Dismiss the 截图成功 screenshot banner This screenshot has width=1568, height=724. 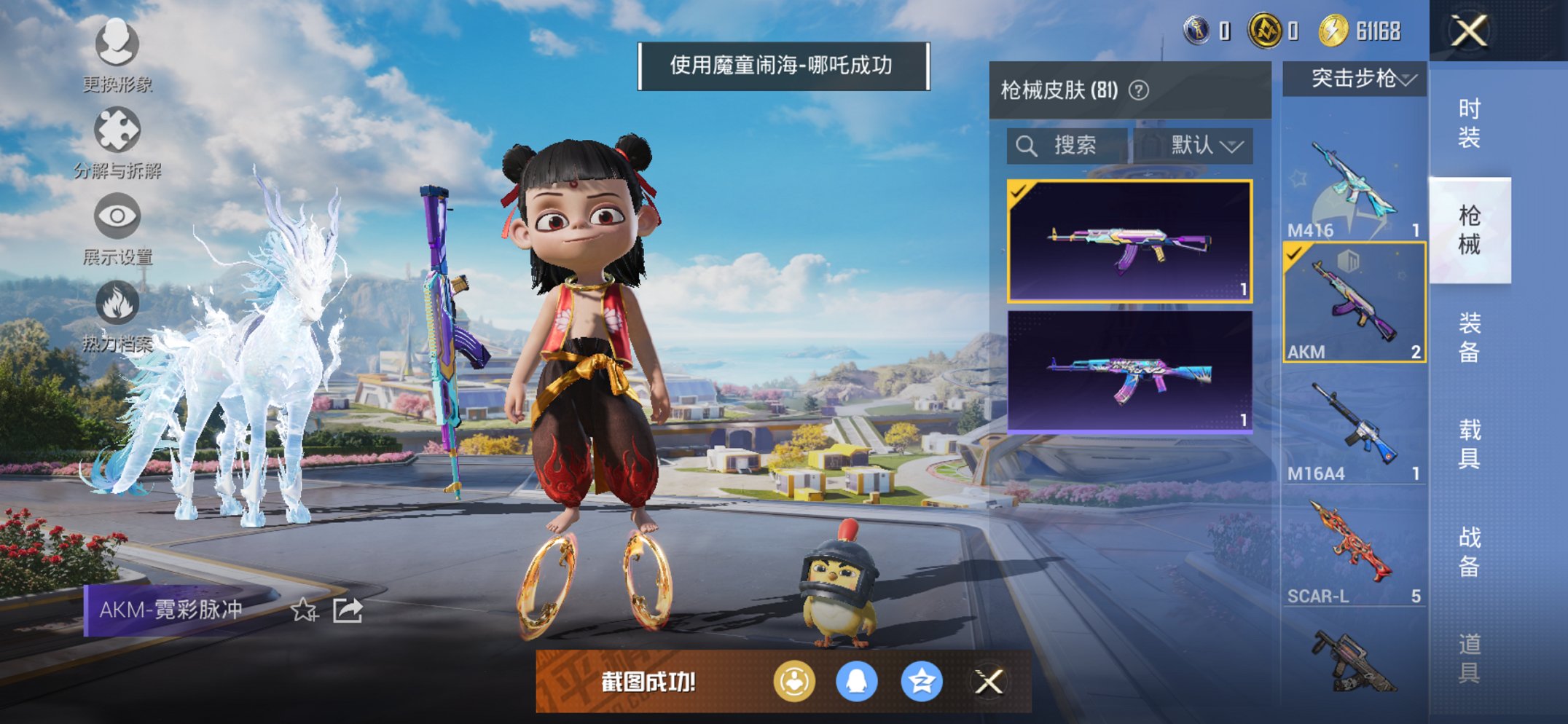point(989,682)
